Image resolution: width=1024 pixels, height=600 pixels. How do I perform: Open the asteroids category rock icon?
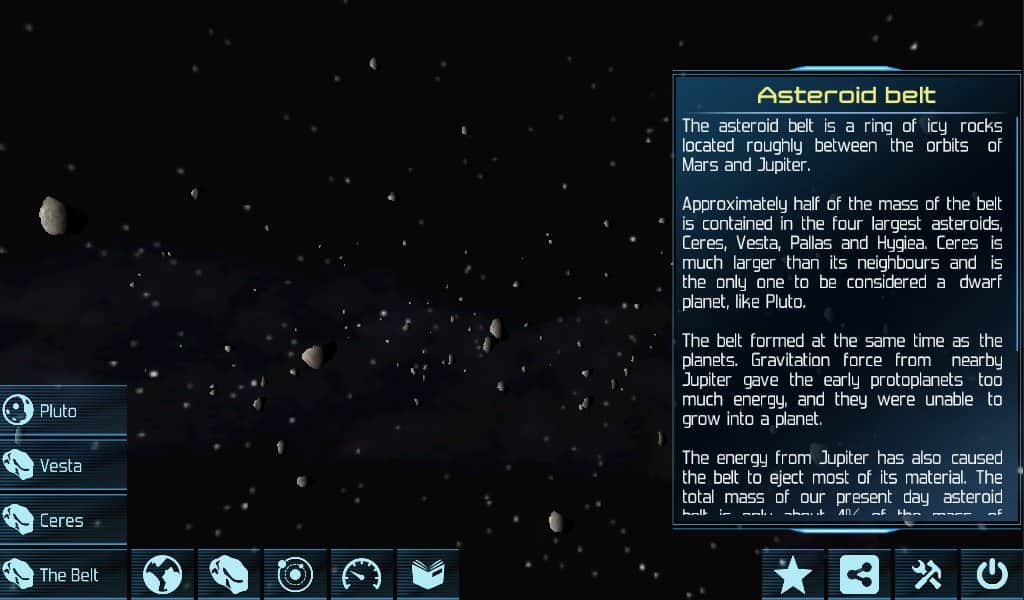click(228, 575)
